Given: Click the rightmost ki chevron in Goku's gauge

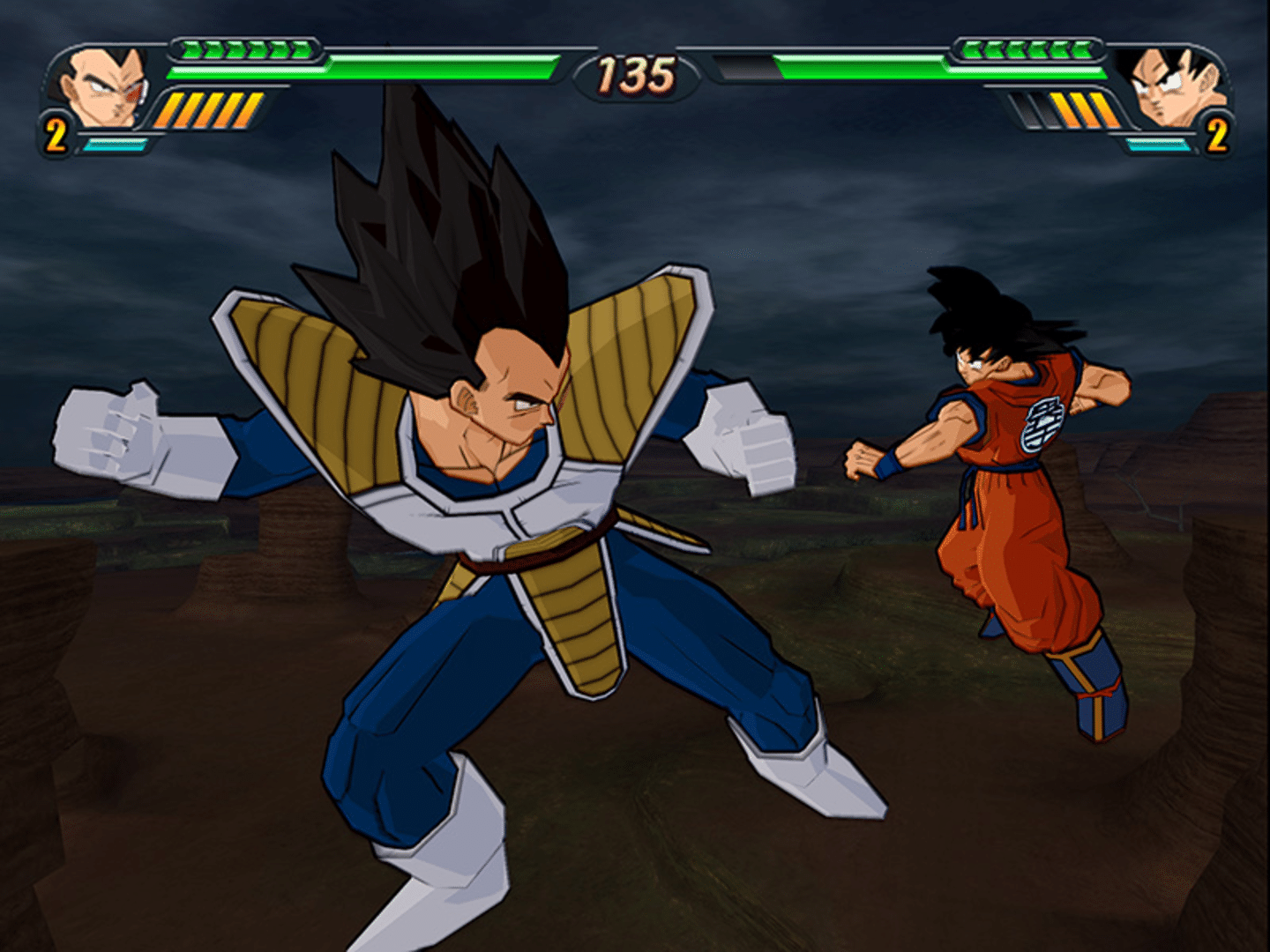Looking at the screenshot, I should coord(1085,51).
